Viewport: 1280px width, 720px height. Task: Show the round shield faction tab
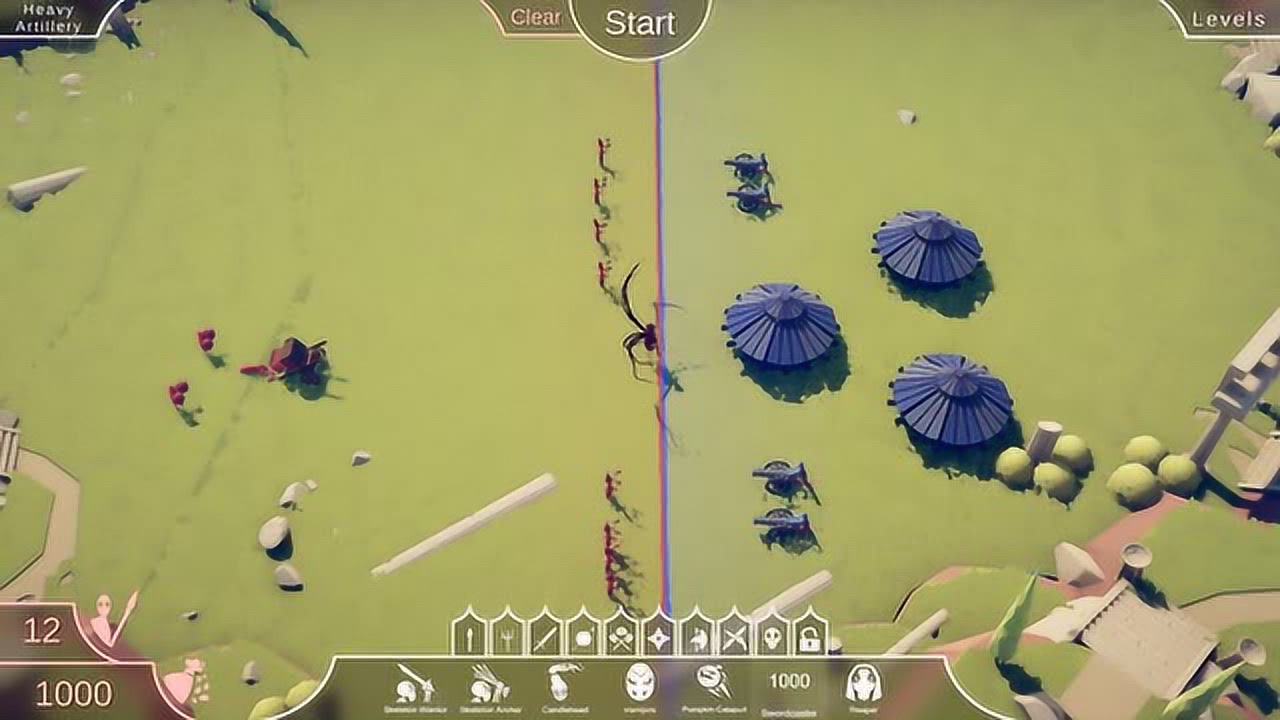[583, 636]
